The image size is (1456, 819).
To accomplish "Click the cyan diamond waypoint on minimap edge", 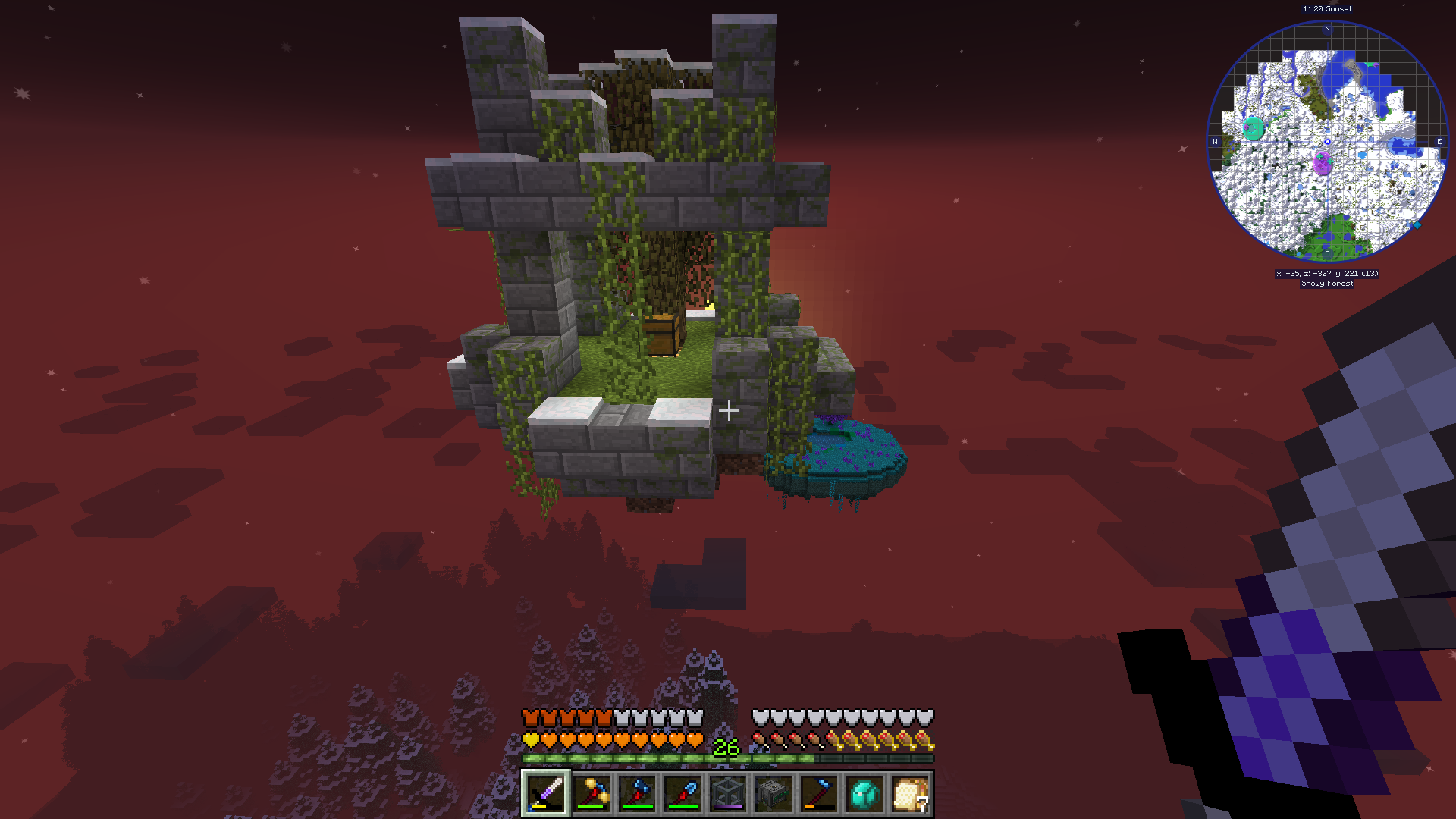I will coord(1416,225).
